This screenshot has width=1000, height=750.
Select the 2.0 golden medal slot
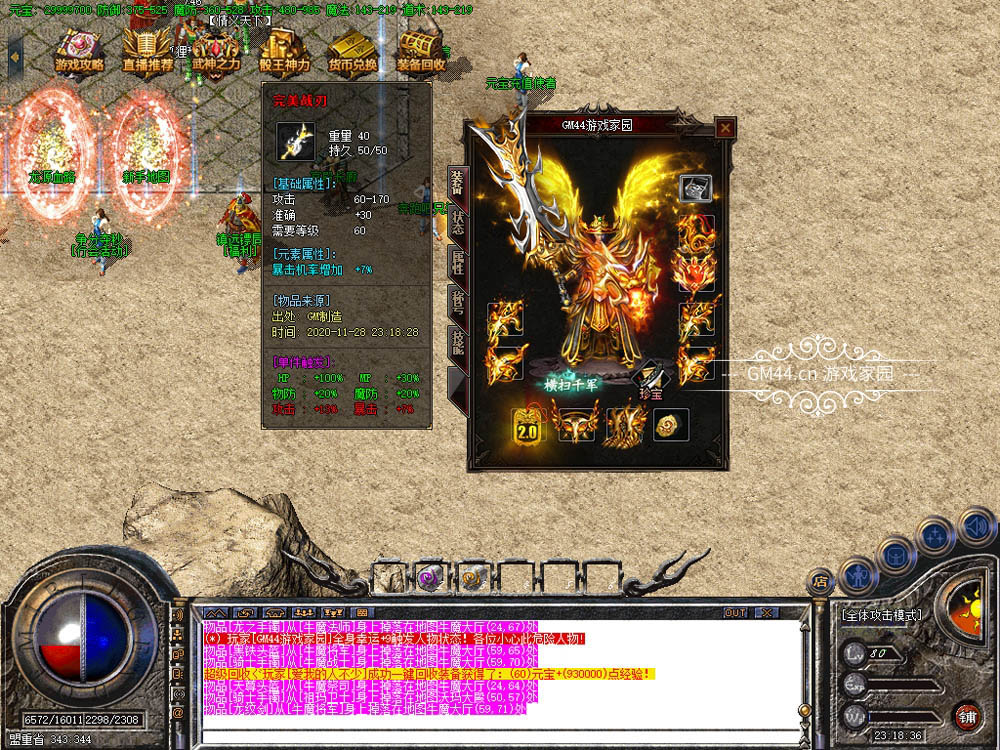click(x=527, y=426)
